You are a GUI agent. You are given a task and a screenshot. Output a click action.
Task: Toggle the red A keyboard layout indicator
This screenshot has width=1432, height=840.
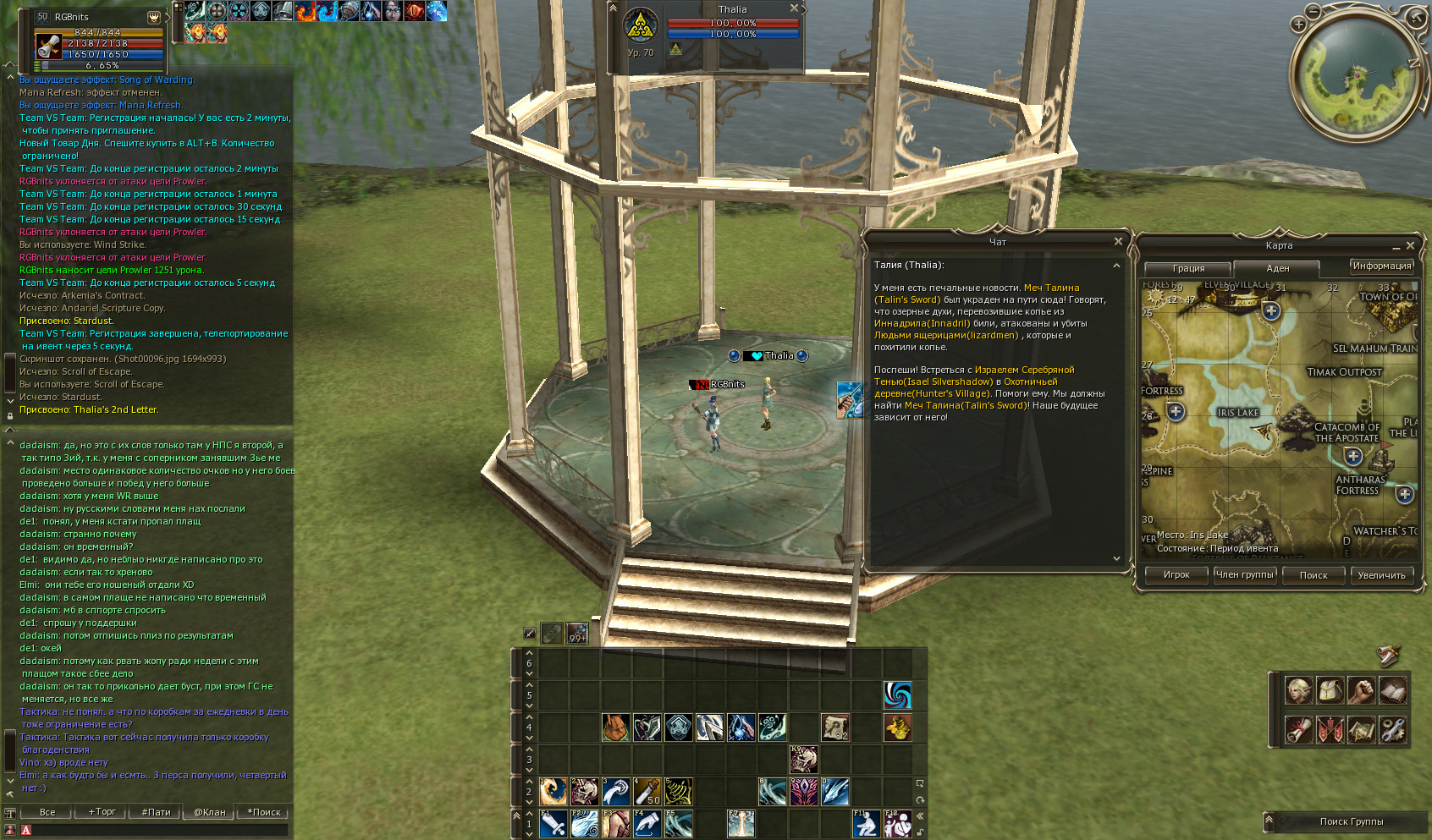tap(26, 830)
